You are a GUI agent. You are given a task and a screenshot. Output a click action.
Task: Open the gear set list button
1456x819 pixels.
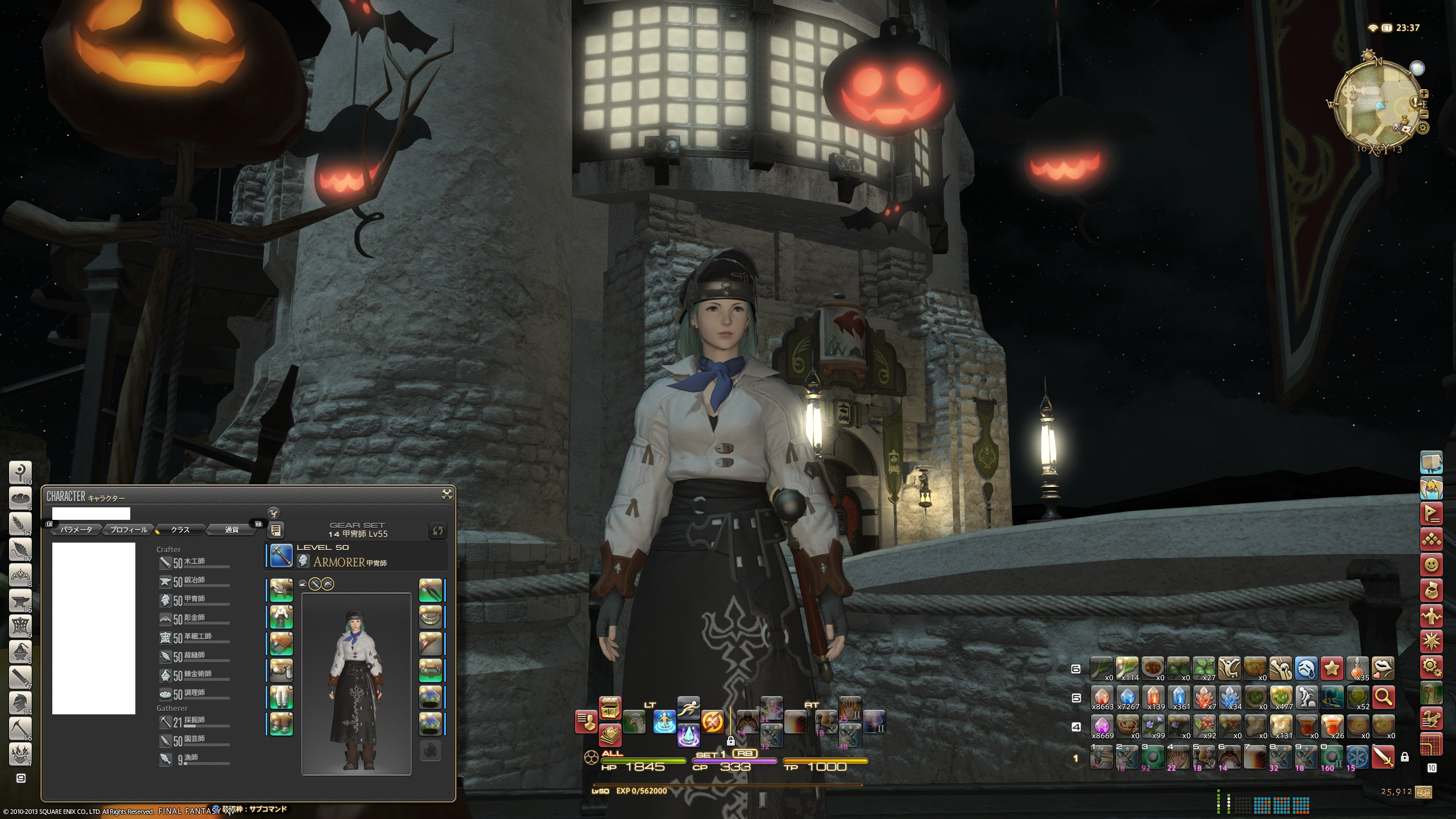(276, 530)
